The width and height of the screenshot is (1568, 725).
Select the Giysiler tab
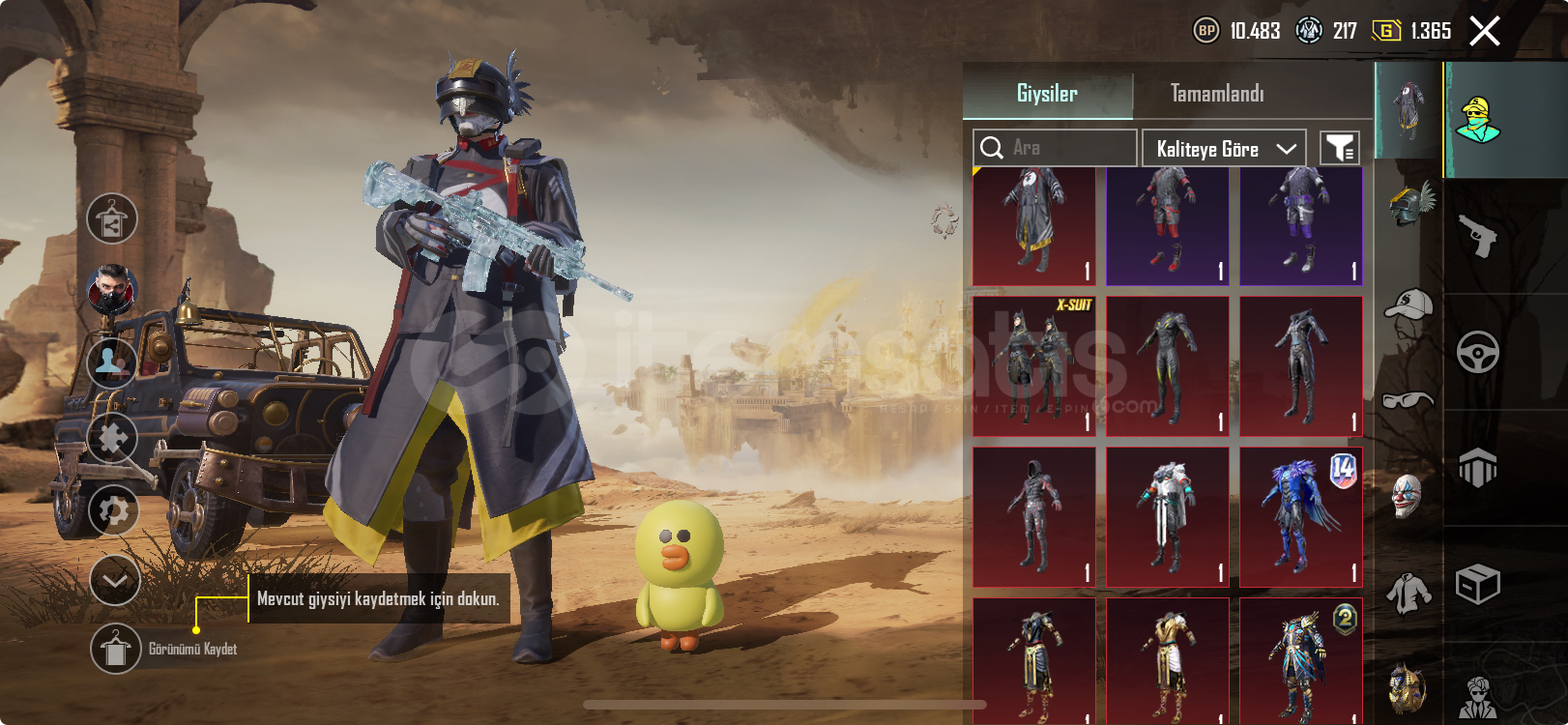[1047, 94]
